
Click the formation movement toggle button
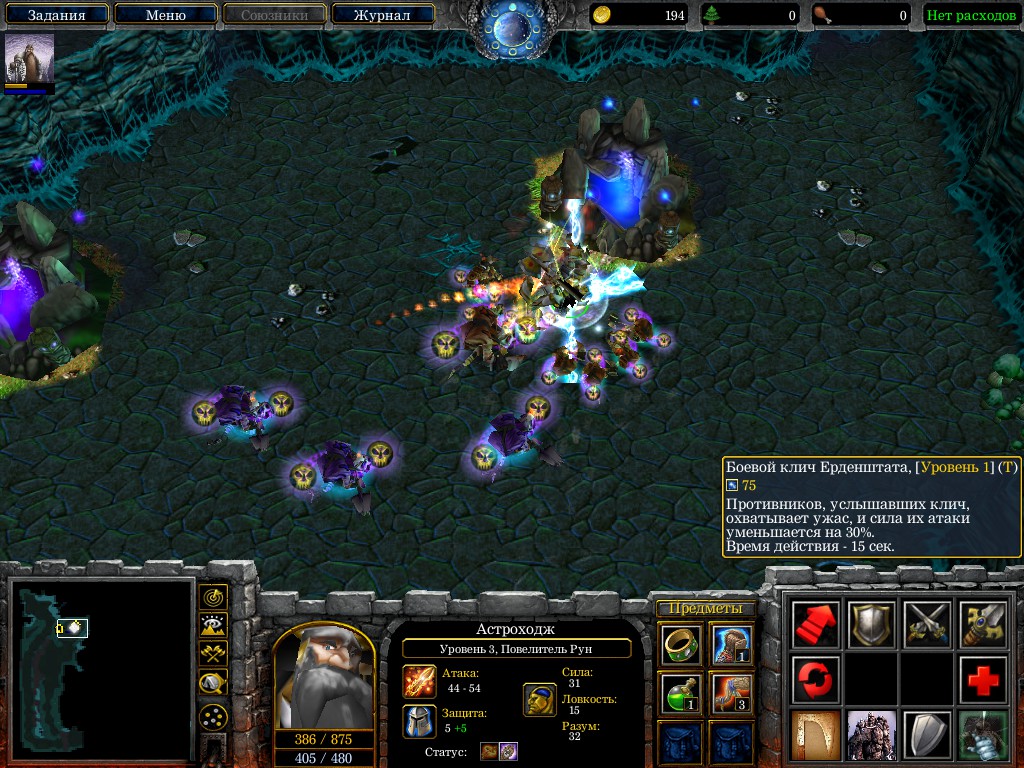213,716
